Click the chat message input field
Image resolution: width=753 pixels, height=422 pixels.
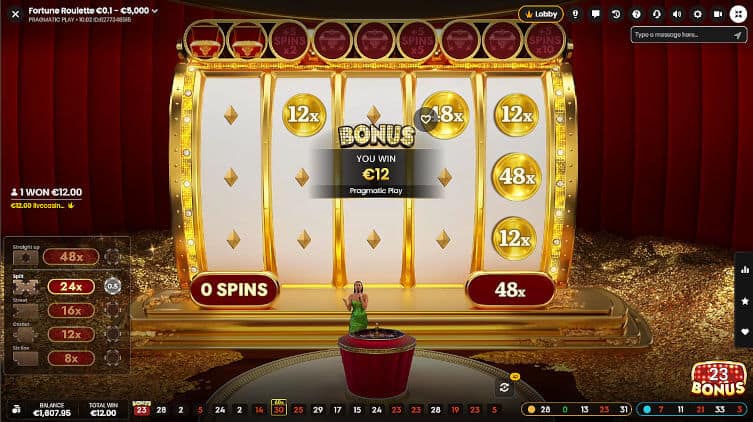[682, 34]
